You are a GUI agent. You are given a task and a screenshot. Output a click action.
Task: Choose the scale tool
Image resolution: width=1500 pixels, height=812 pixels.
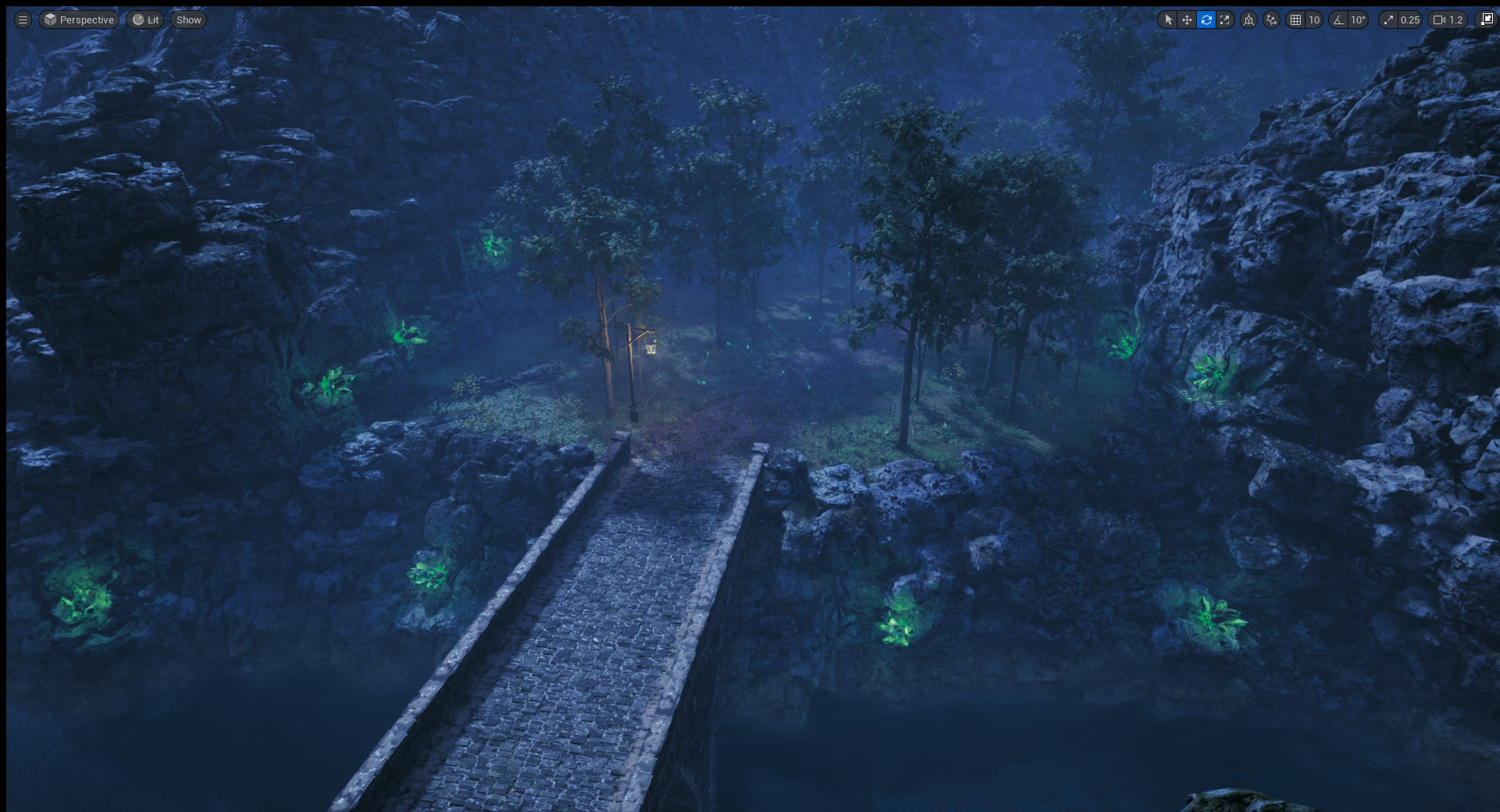coord(1225,20)
